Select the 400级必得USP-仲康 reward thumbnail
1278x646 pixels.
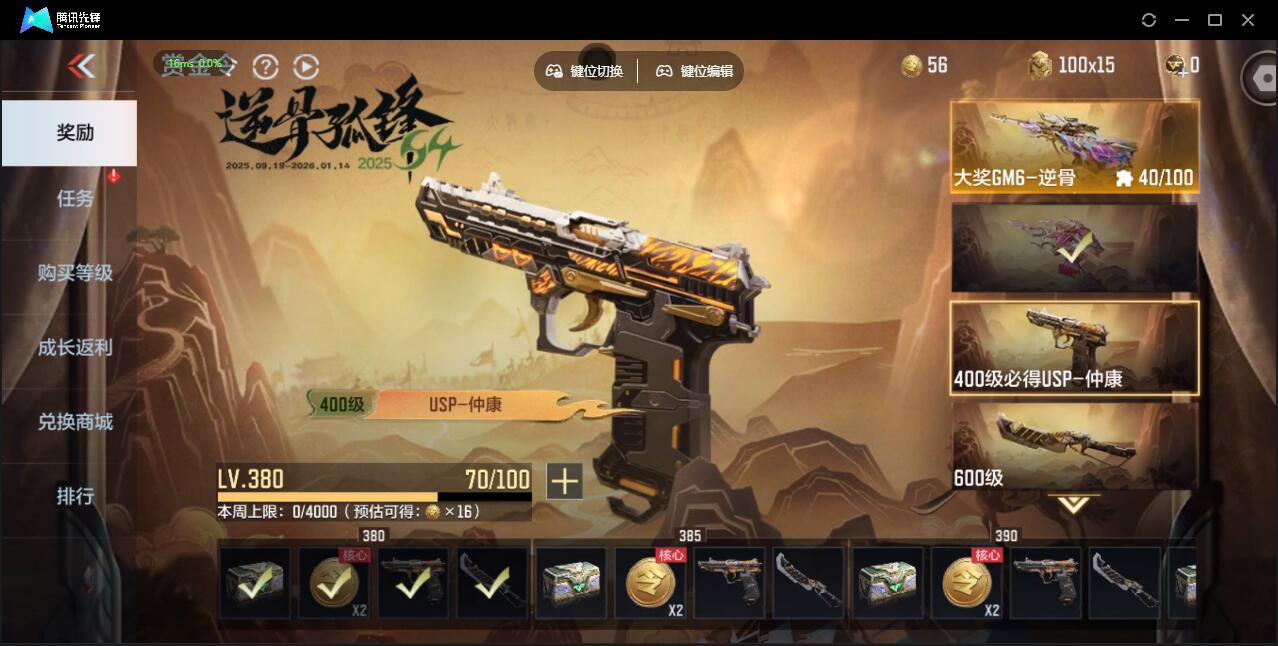pyautogui.click(x=1074, y=347)
